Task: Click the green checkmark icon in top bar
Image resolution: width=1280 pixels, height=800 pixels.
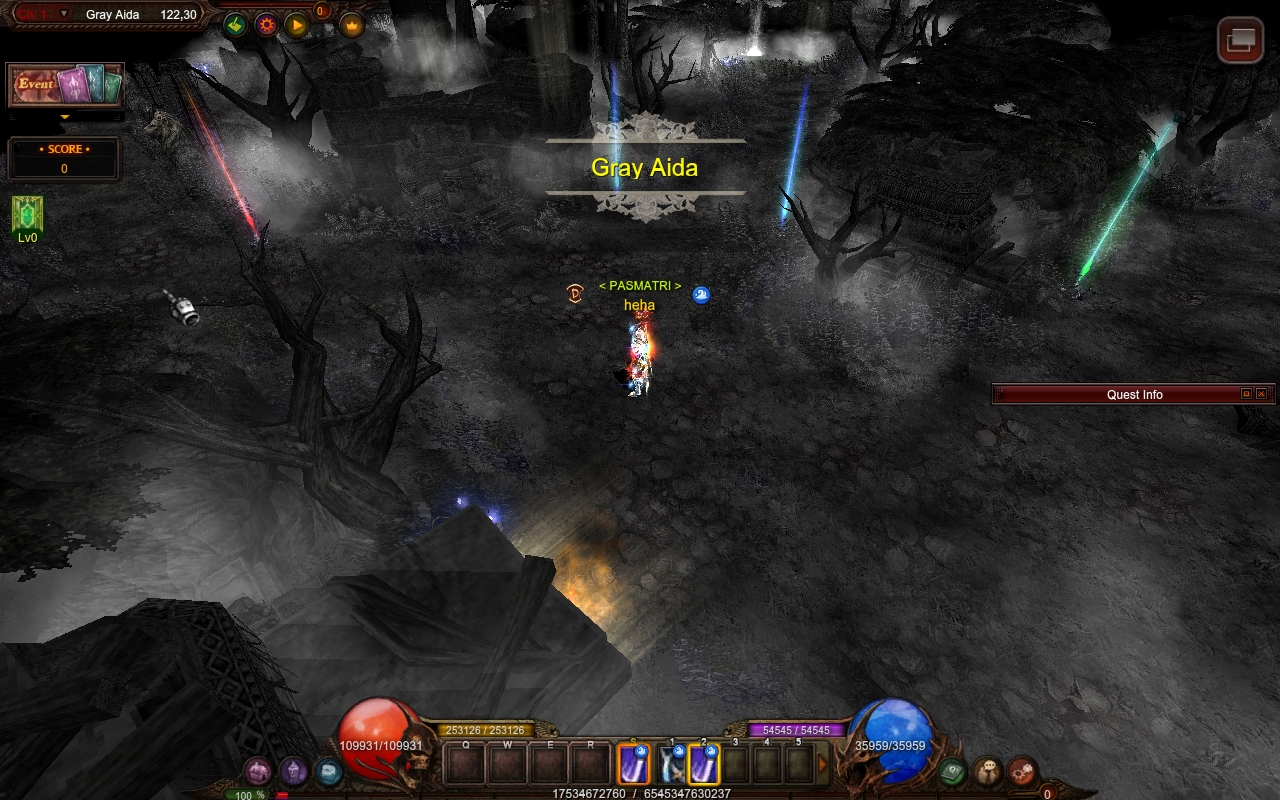Action: (x=235, y=25)
